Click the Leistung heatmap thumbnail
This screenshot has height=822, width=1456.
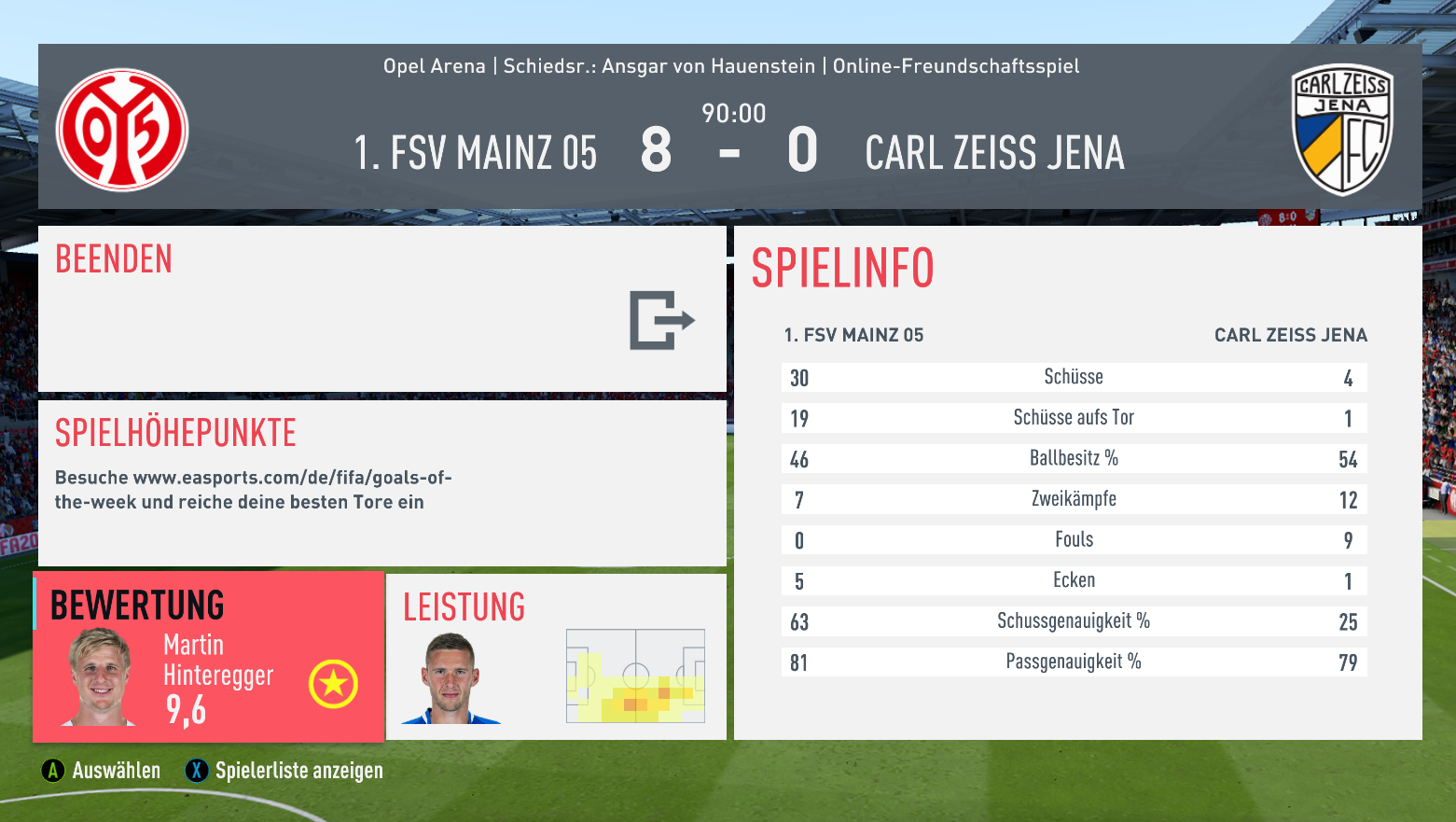(x=635, y=676)
